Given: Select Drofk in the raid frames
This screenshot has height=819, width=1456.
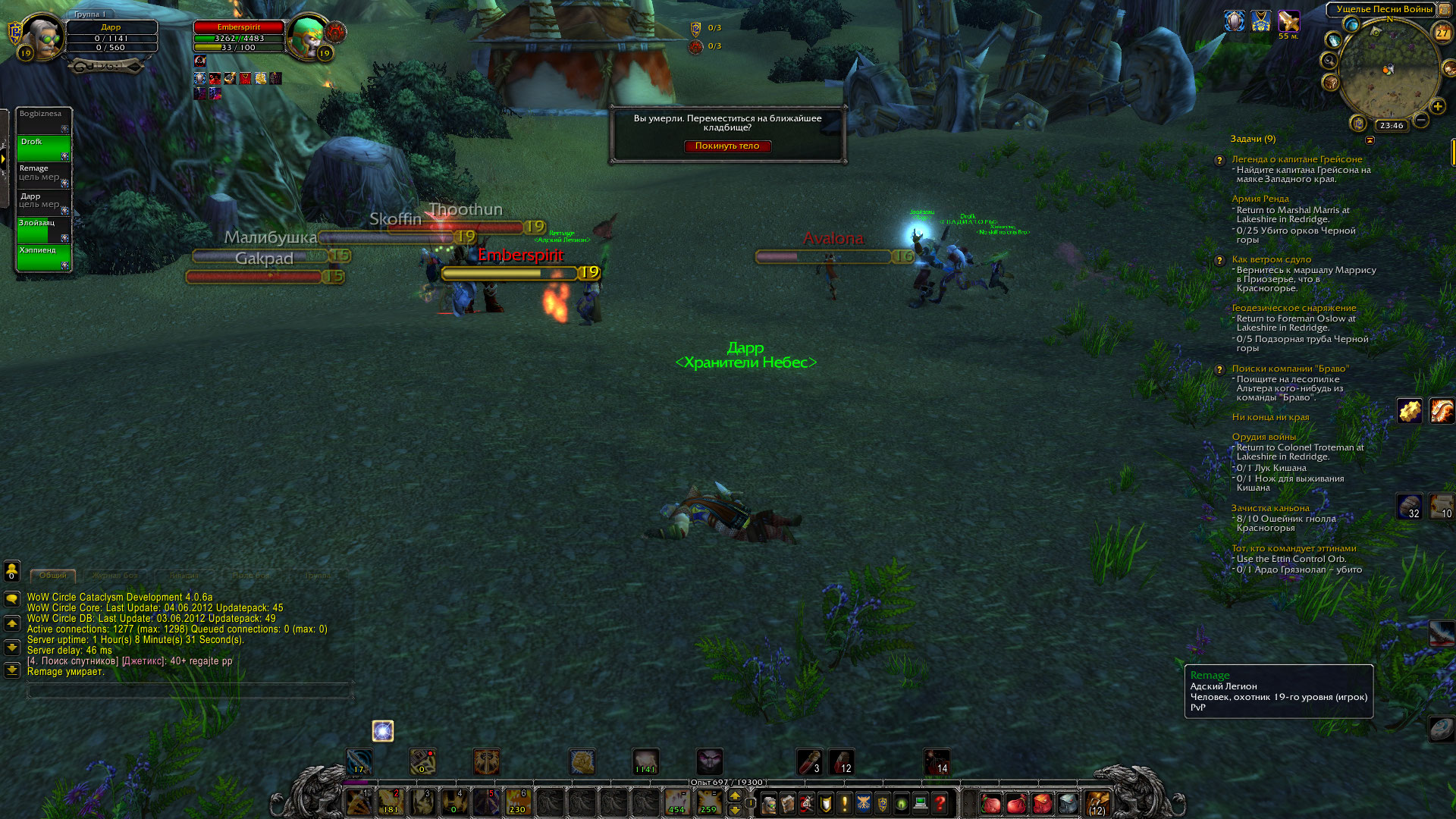Looking at the screenshot, I should 43,149.
